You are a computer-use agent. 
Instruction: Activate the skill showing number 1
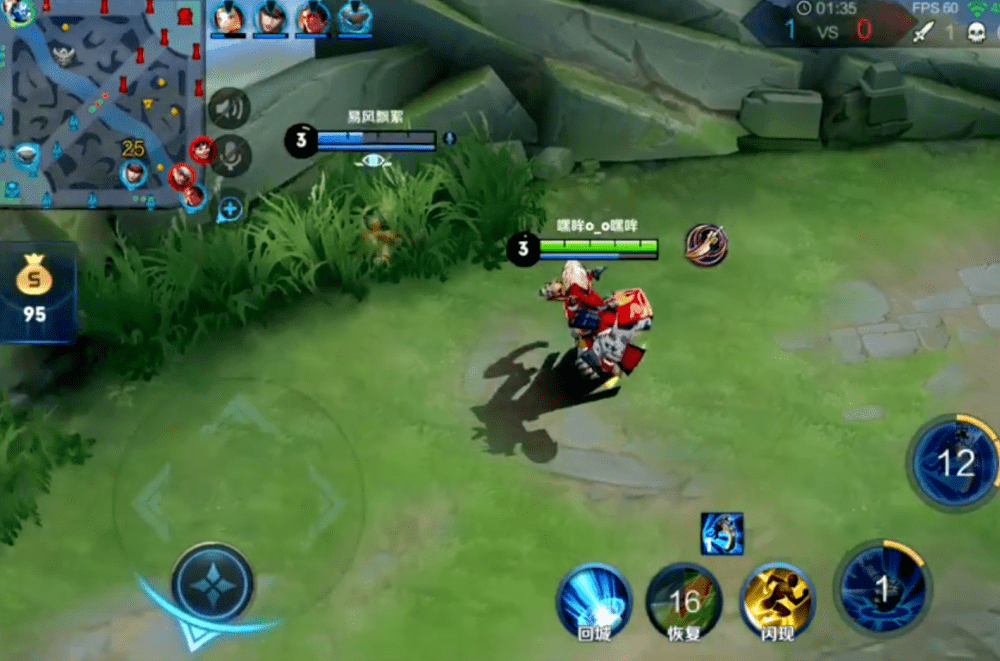coord(882,588)
